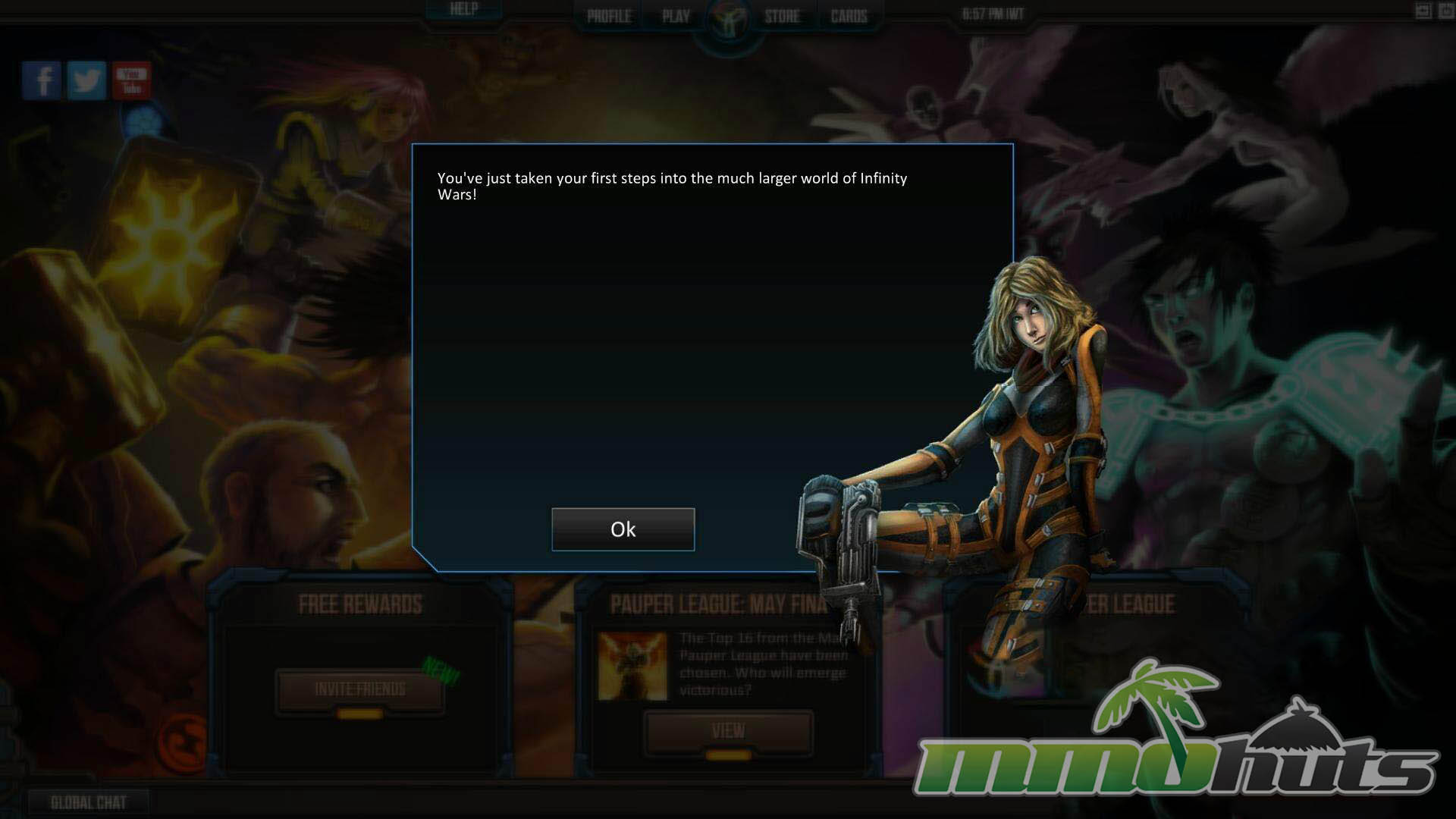View the Pauper League May finals
The height and width of the screenshot is (819, 1456).
point(728,732)
